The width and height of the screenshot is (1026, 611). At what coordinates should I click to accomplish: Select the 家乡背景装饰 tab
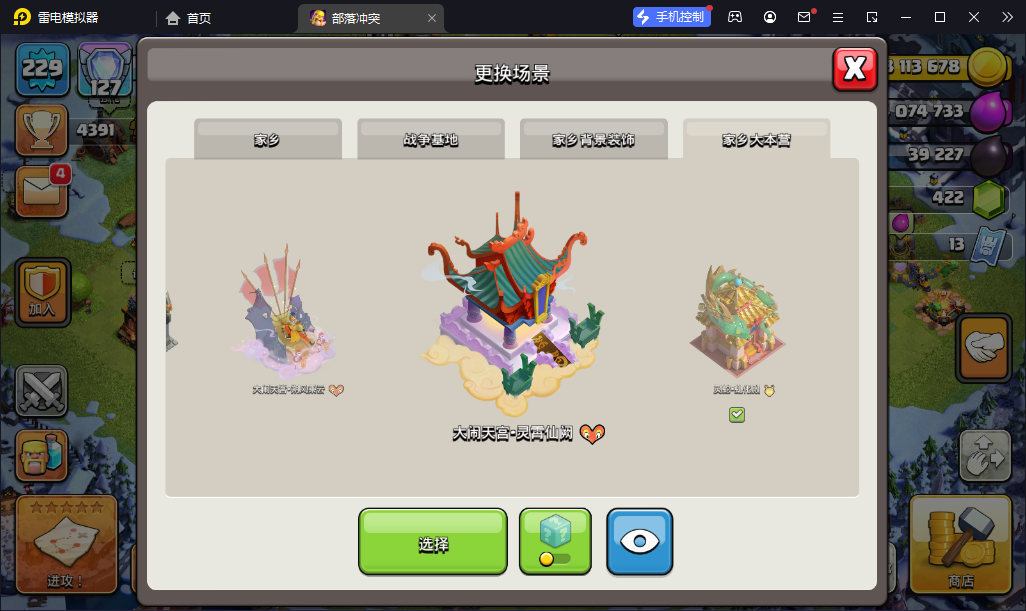coord(593,140)
